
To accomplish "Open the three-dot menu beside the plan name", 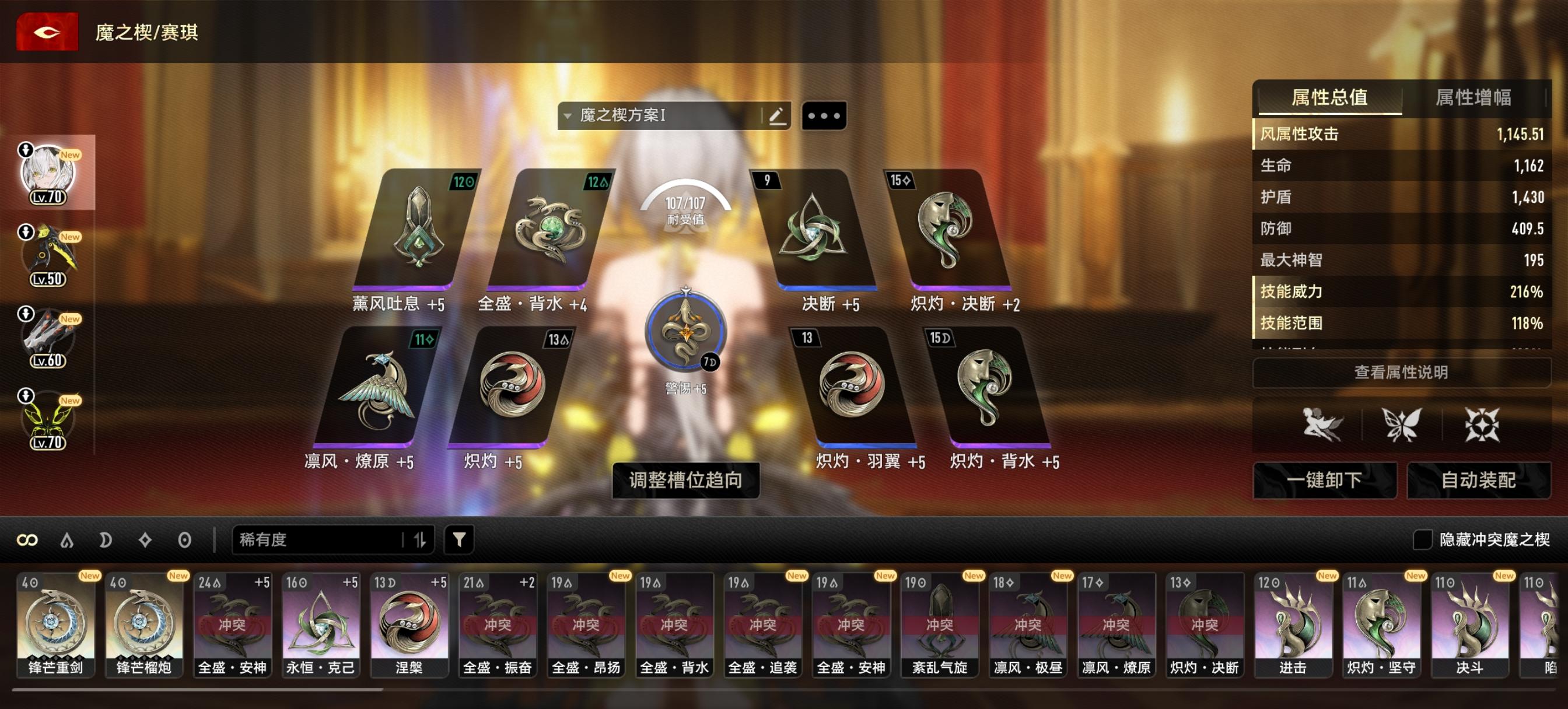I will point(825,116).
